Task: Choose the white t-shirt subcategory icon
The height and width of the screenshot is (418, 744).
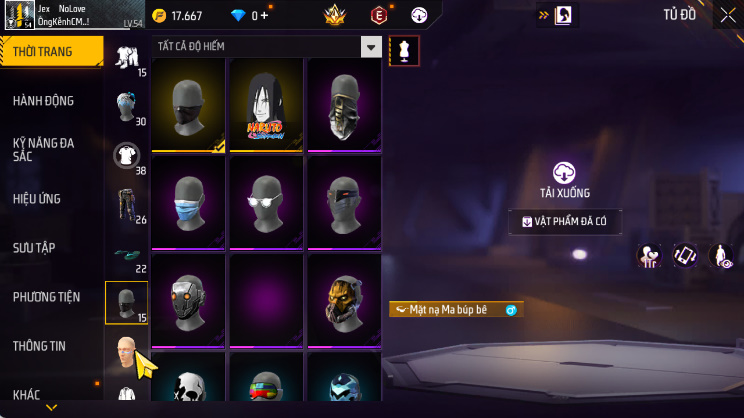Action: click(126, 153)
